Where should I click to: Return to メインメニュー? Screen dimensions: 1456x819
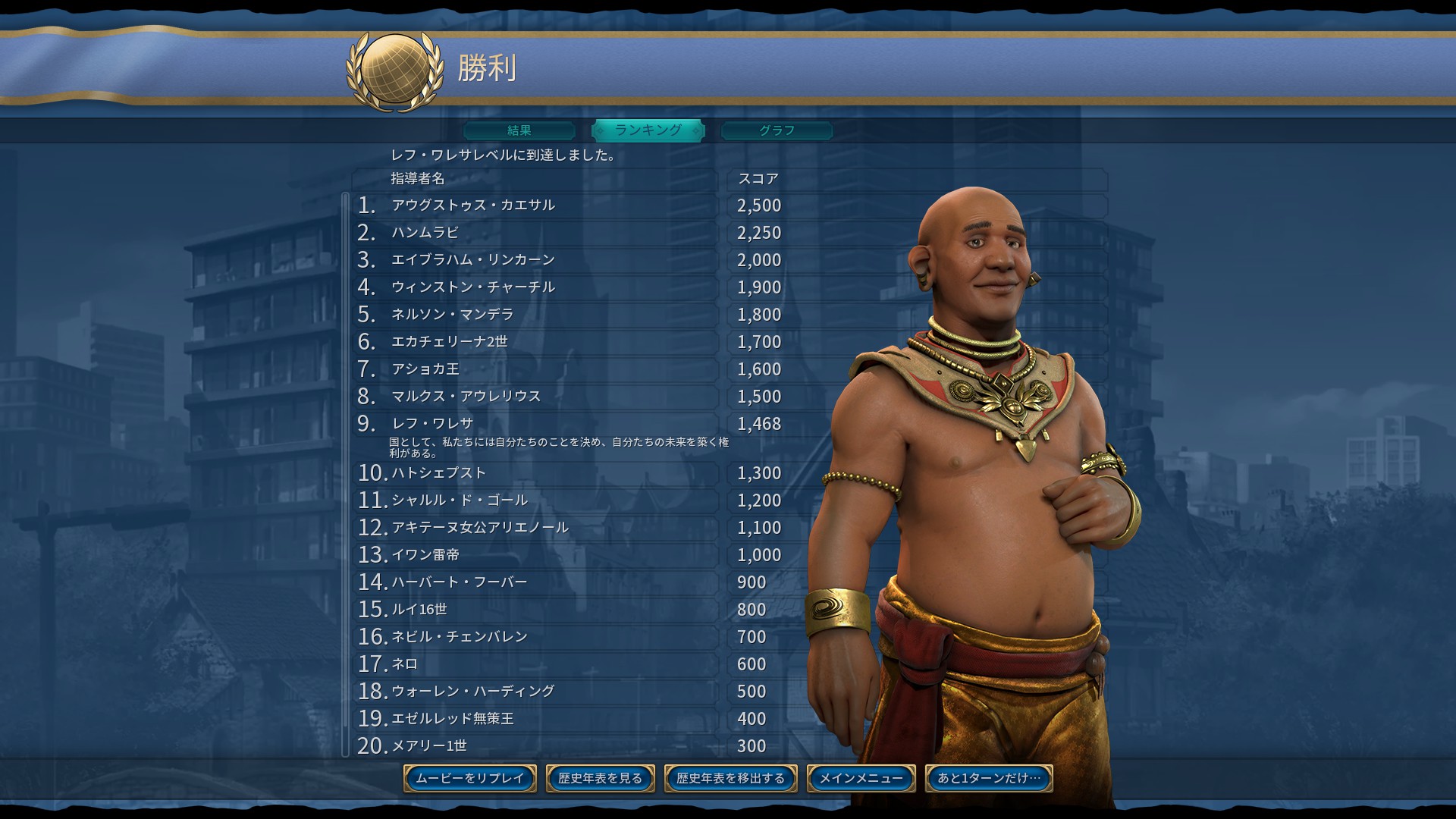[x=861, y=778]
